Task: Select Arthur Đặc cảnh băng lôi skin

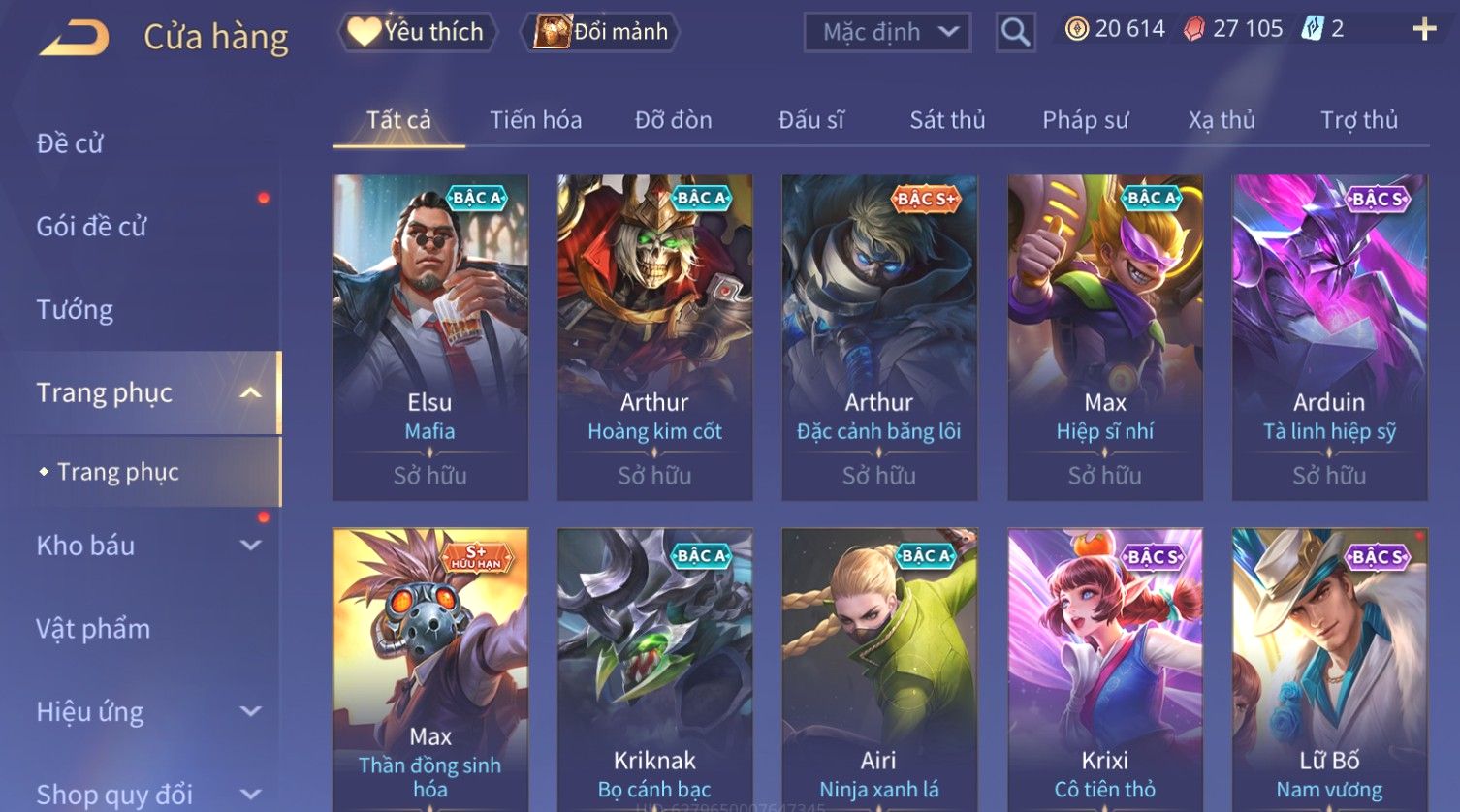Action: pyautogui.click(x=878, y=336)
